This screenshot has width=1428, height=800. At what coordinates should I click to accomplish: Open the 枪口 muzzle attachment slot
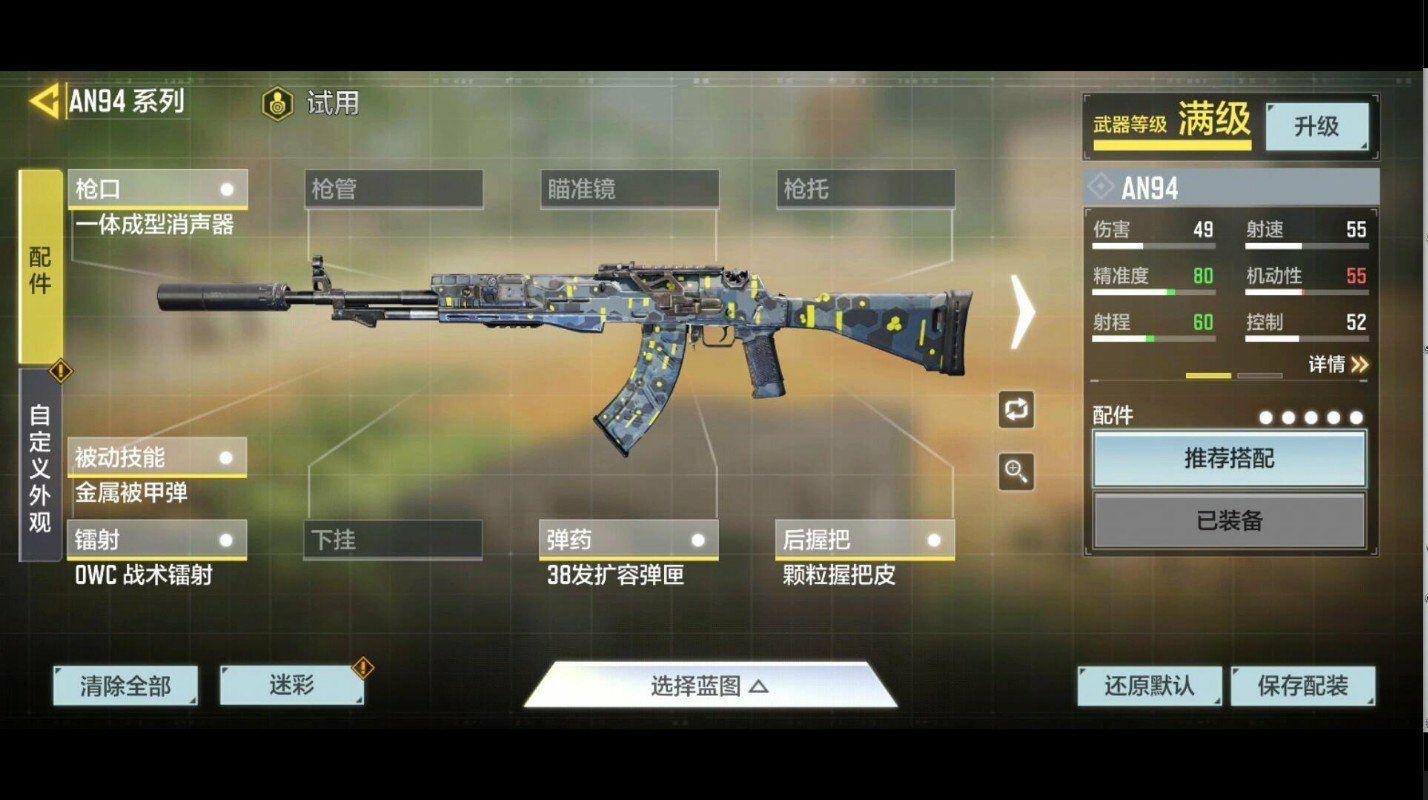click(x=155, y=188)
